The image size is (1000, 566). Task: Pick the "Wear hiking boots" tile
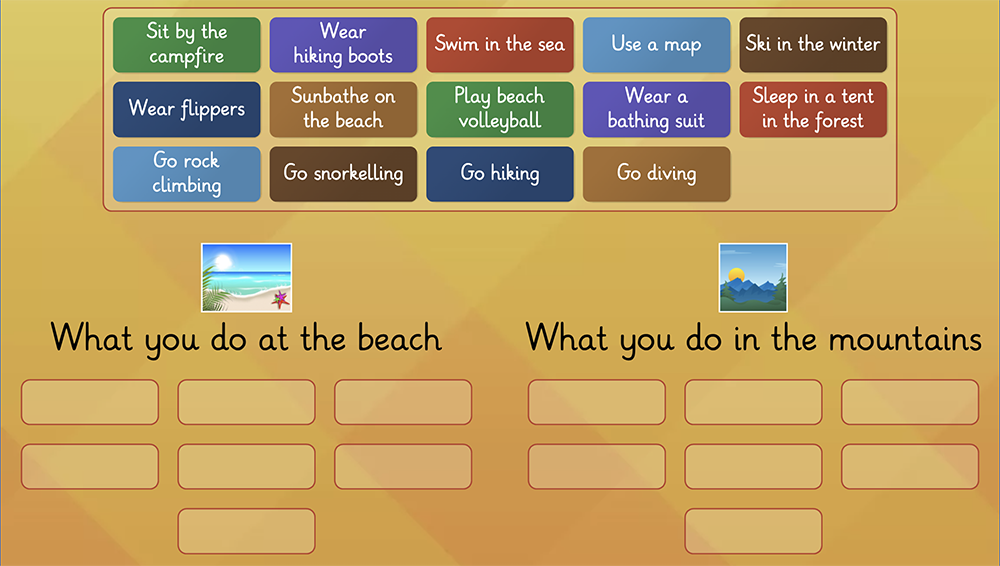point(343,45)
